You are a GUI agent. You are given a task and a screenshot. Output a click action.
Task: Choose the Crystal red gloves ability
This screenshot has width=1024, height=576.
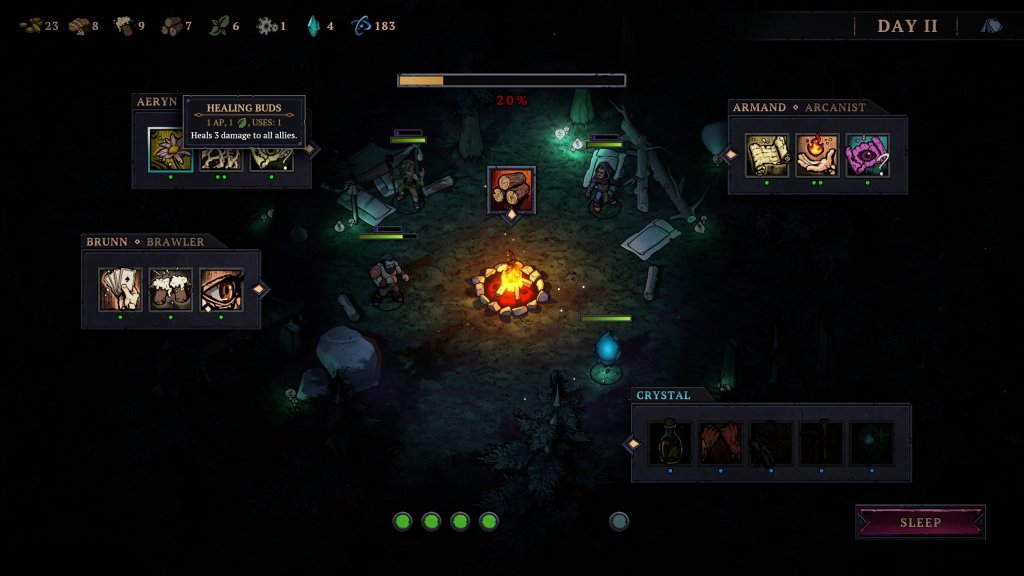[720, 443]
